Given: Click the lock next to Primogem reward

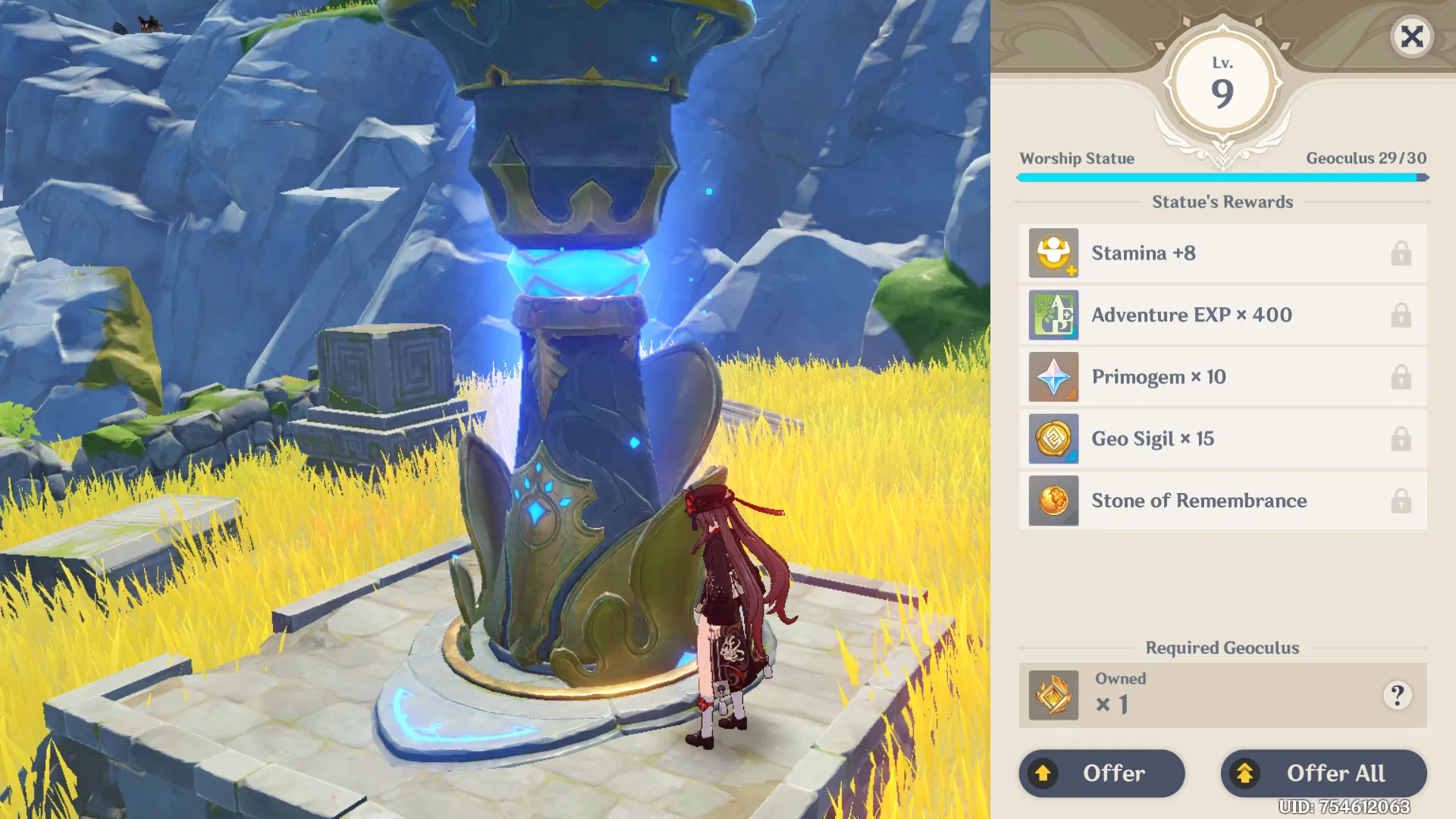Looking at the screenshot, I should [x=1401, y=377].
